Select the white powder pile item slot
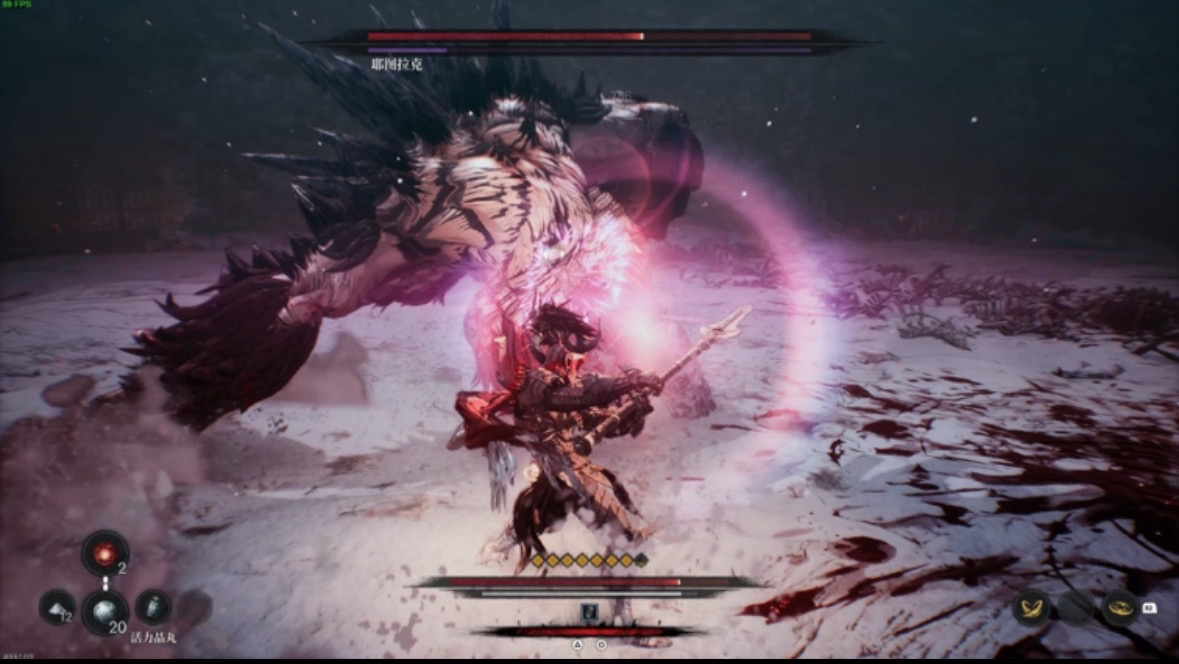 pyautogui.click(x=57, y=607)
